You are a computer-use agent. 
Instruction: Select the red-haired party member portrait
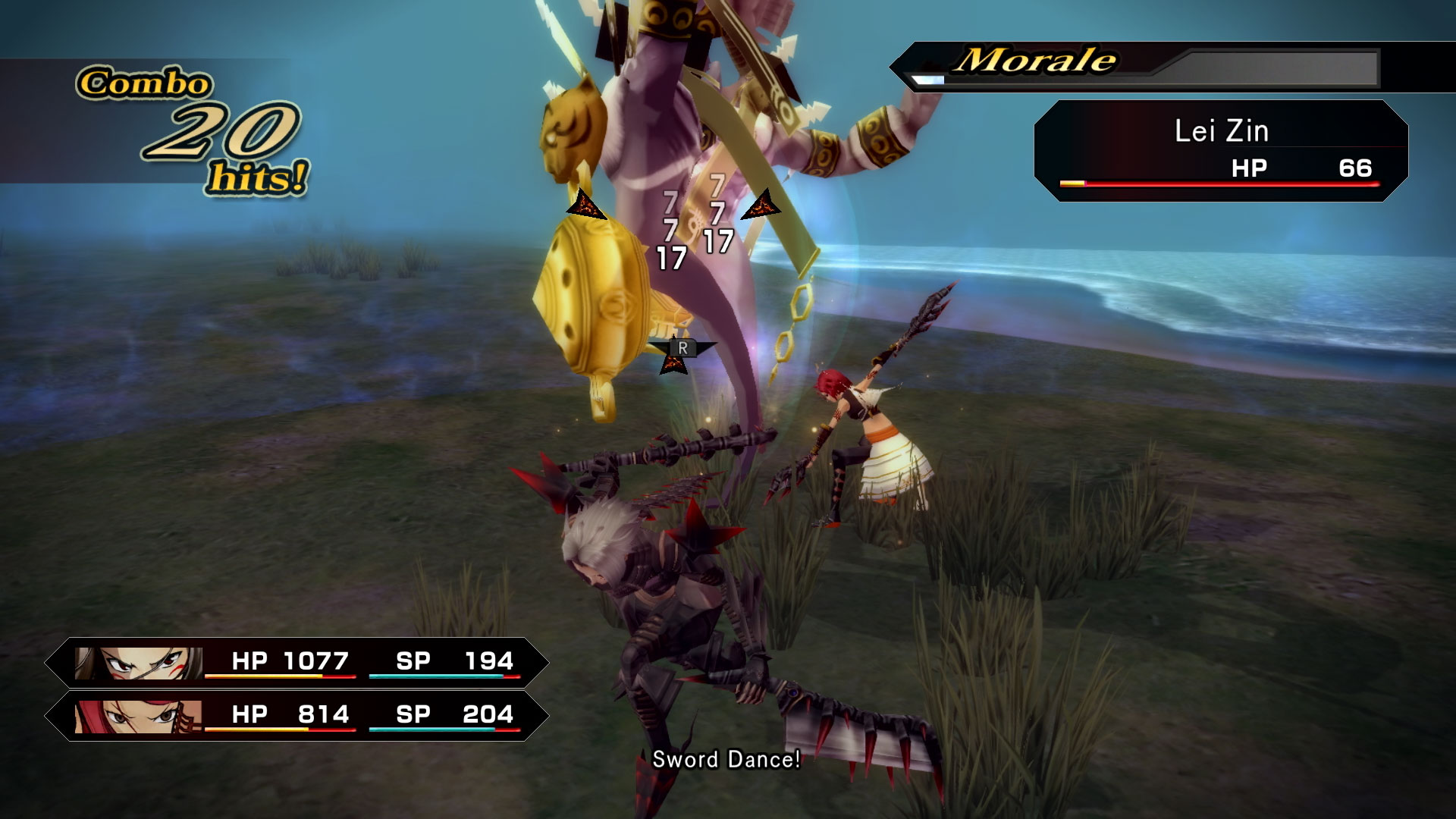pyautogui.click(x=139, y=716)
